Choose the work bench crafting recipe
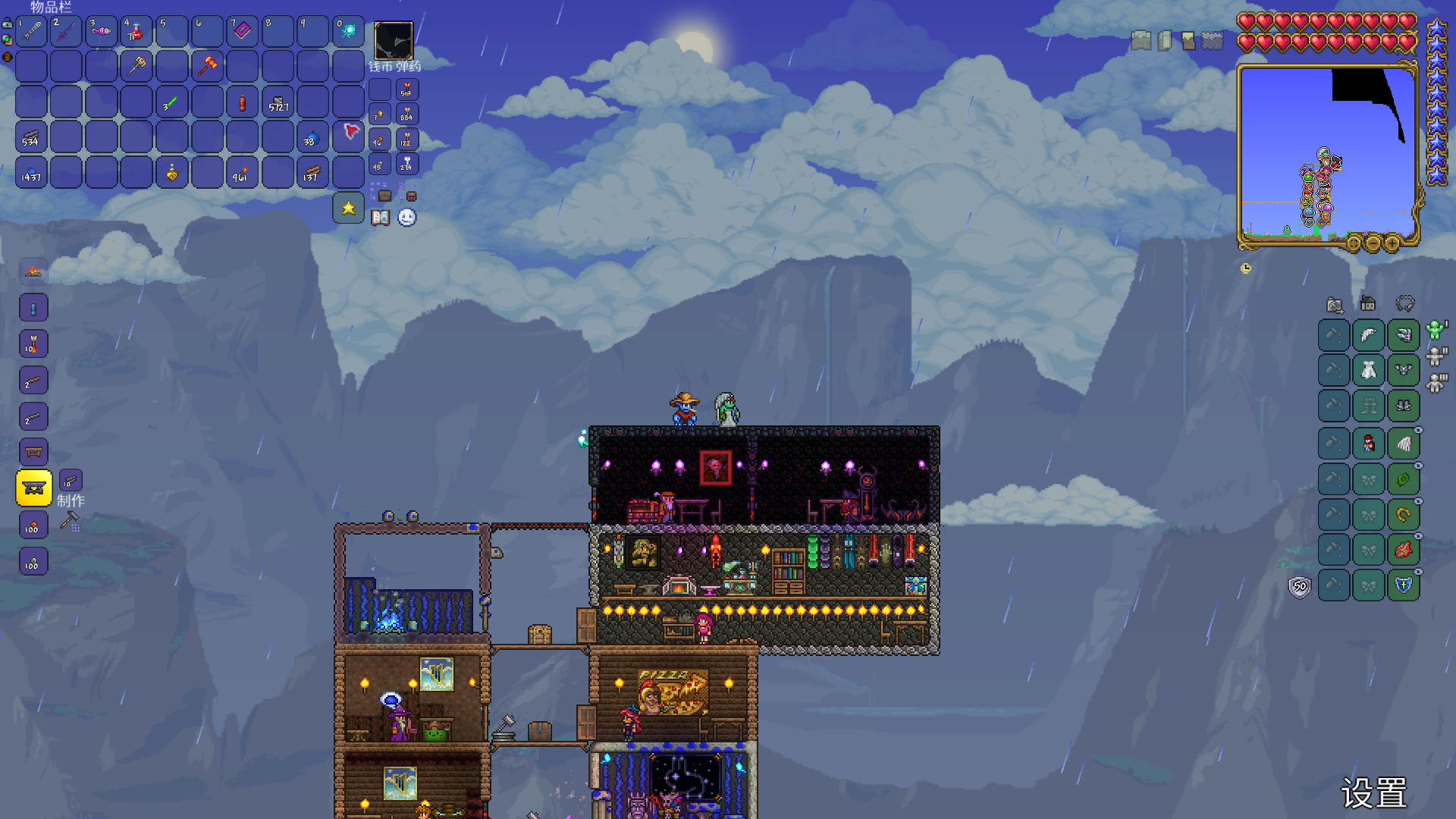Image resolution: width=1456 pixels, height=819 pixels. [33, 452]
